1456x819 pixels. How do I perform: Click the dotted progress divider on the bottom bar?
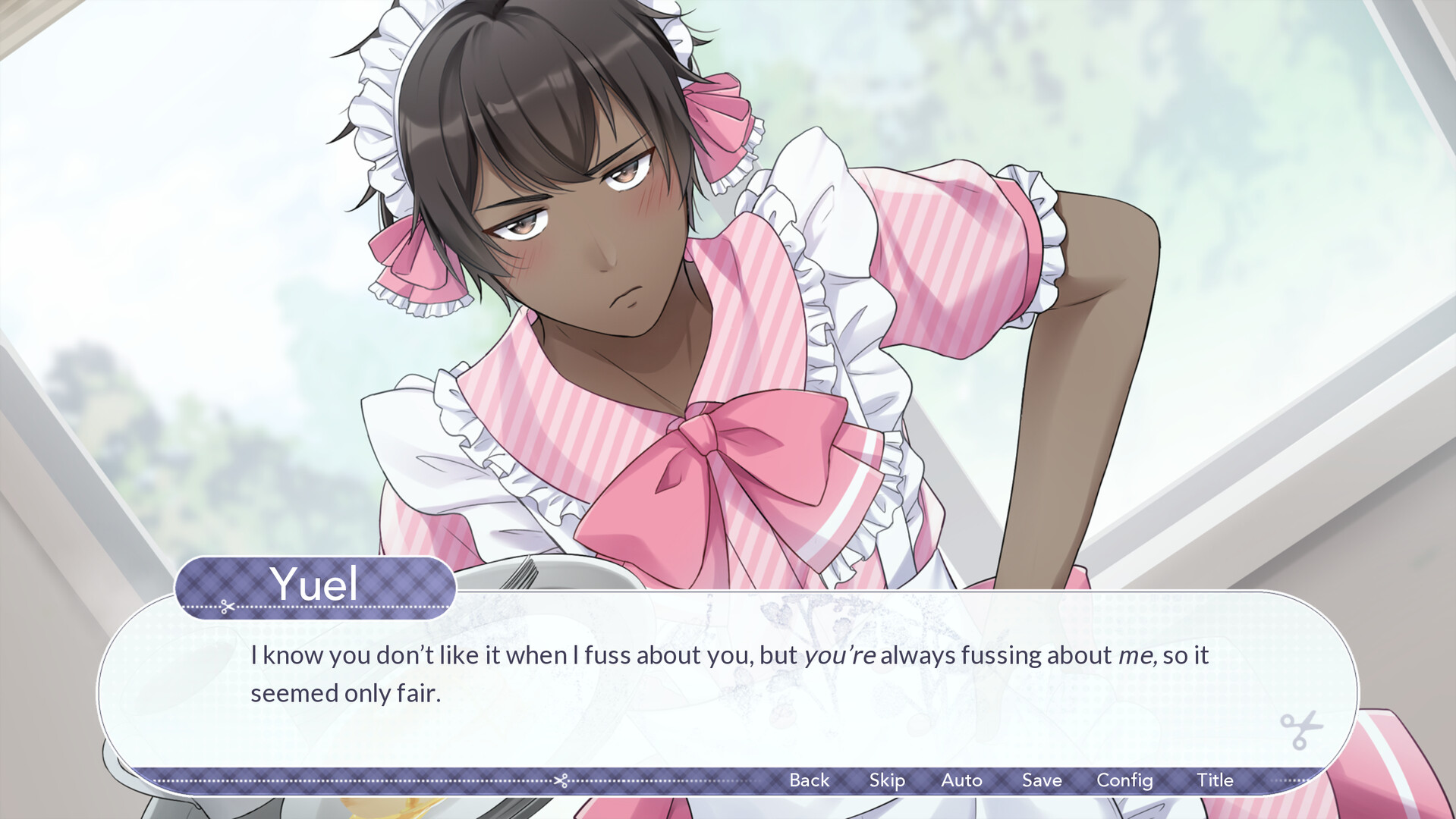pos(341,780)
